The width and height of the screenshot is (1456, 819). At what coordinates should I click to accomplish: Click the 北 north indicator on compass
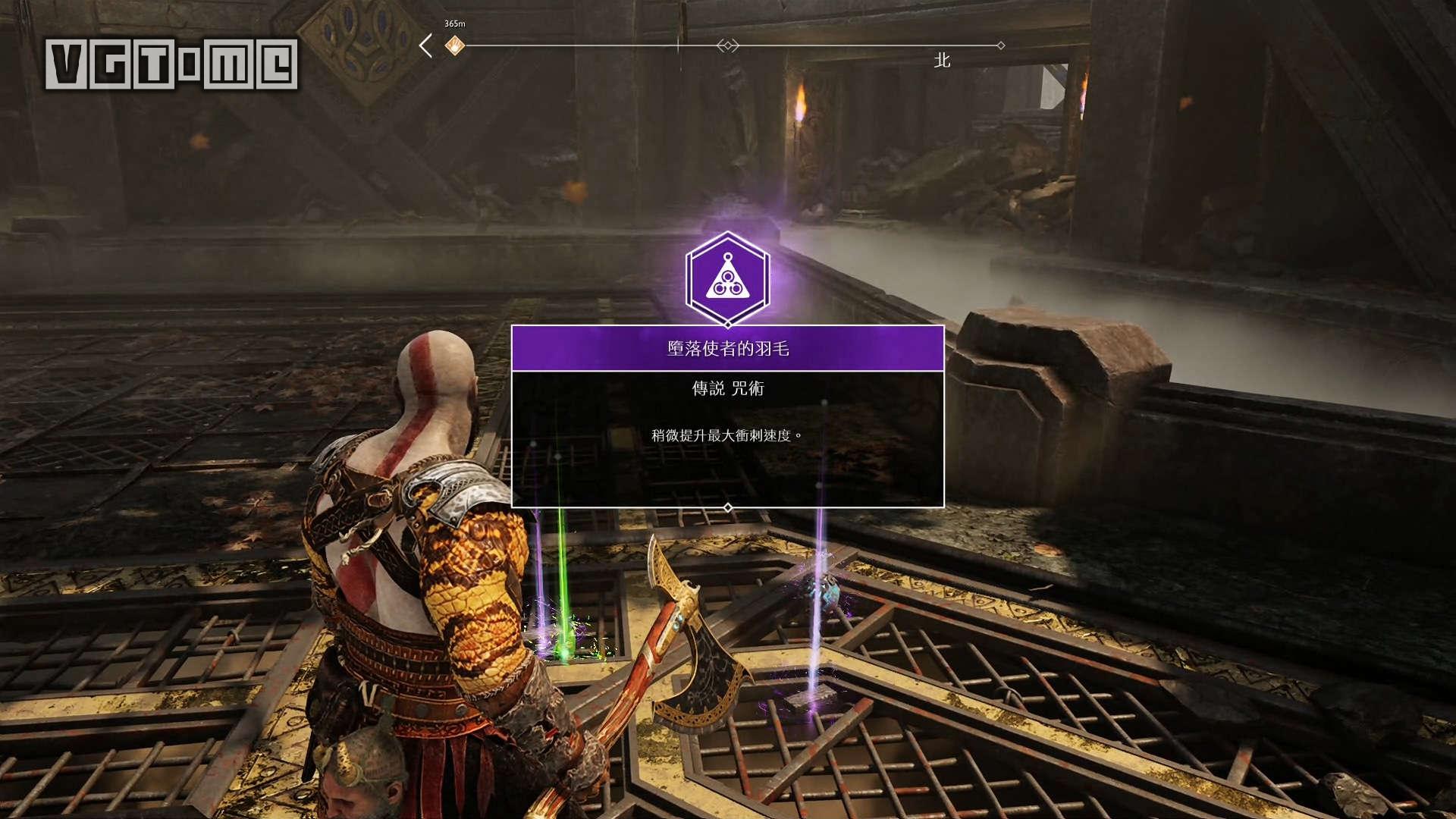click(942, 61)
